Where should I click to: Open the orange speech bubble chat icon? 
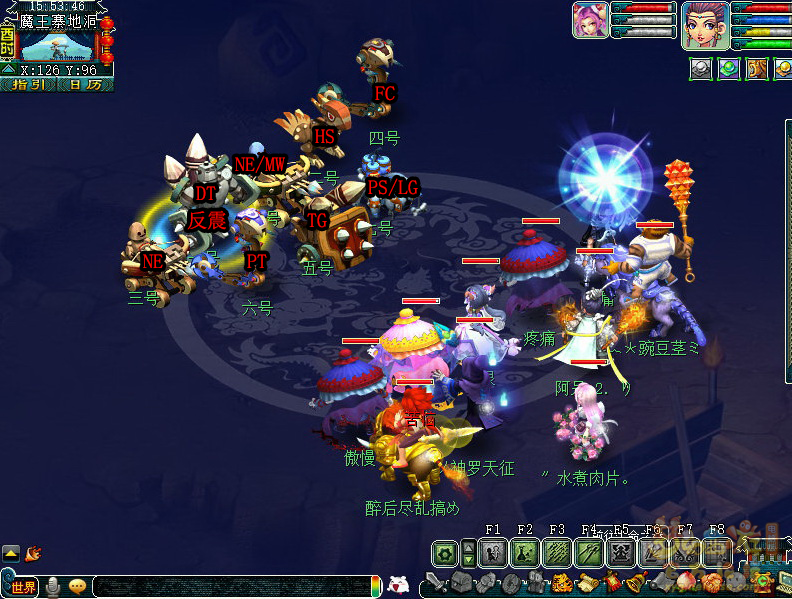77,586
